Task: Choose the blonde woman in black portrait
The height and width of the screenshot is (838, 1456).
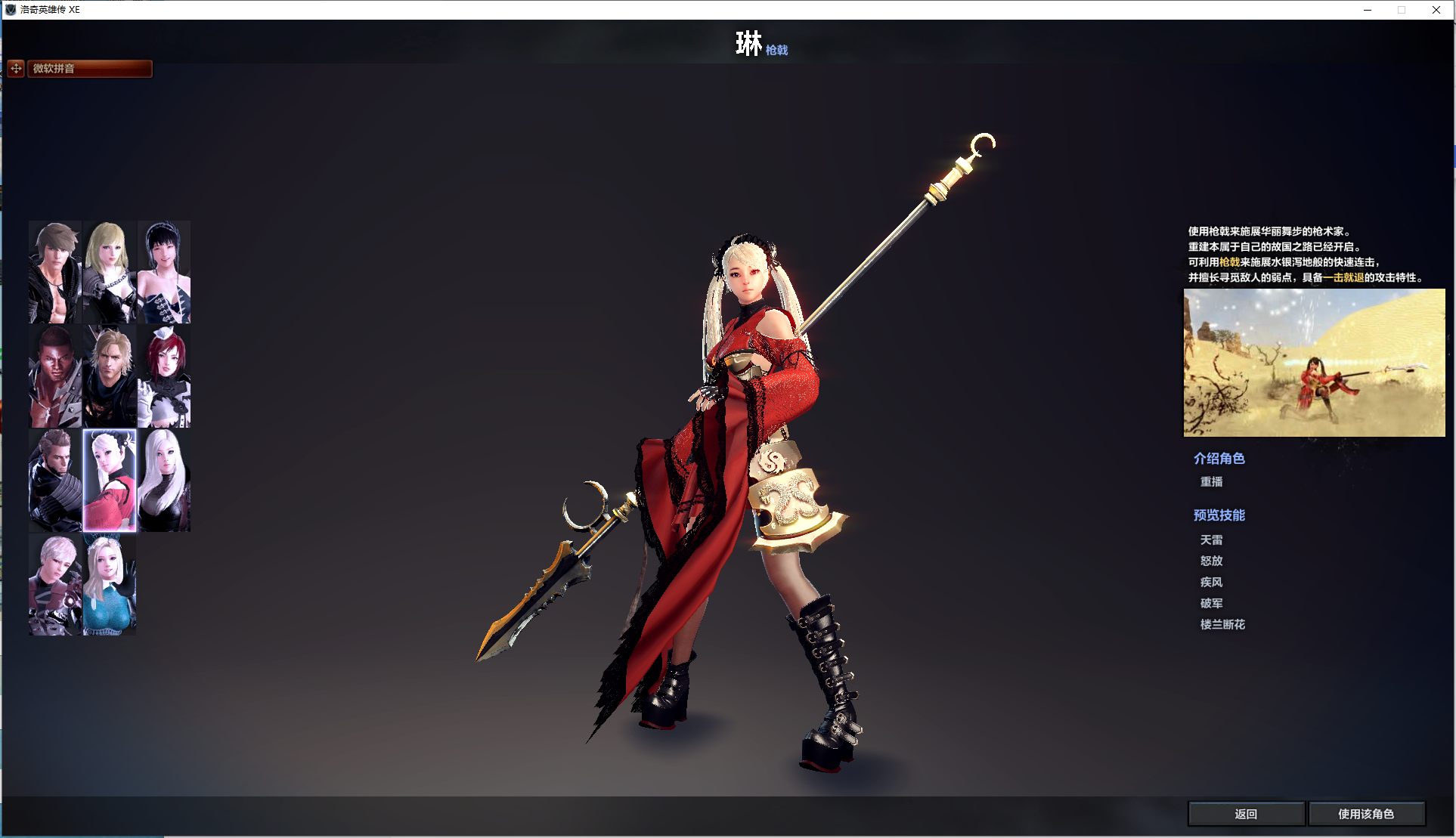Action: pyautogui.click(x=110, y=272)
